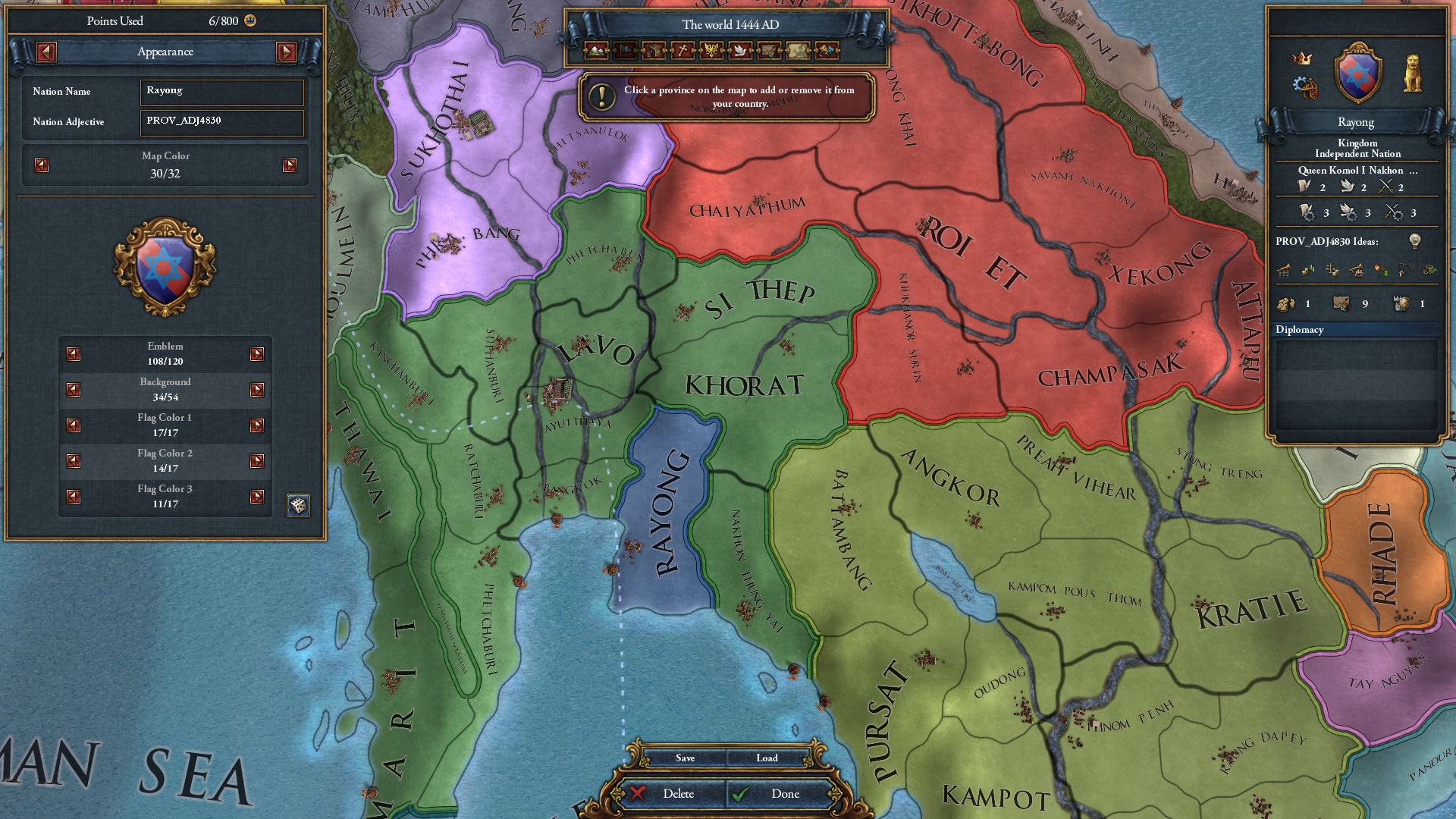Screen dimensions: 1456x819
Task: Advance to the next Emblem design
Action: click(x=257, y=353)
